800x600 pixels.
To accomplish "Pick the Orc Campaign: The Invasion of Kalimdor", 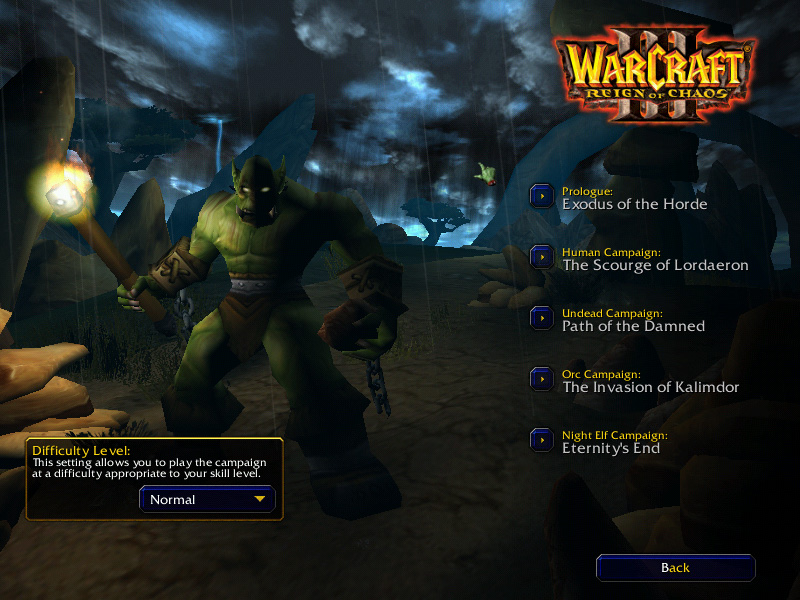I will 542,379.
